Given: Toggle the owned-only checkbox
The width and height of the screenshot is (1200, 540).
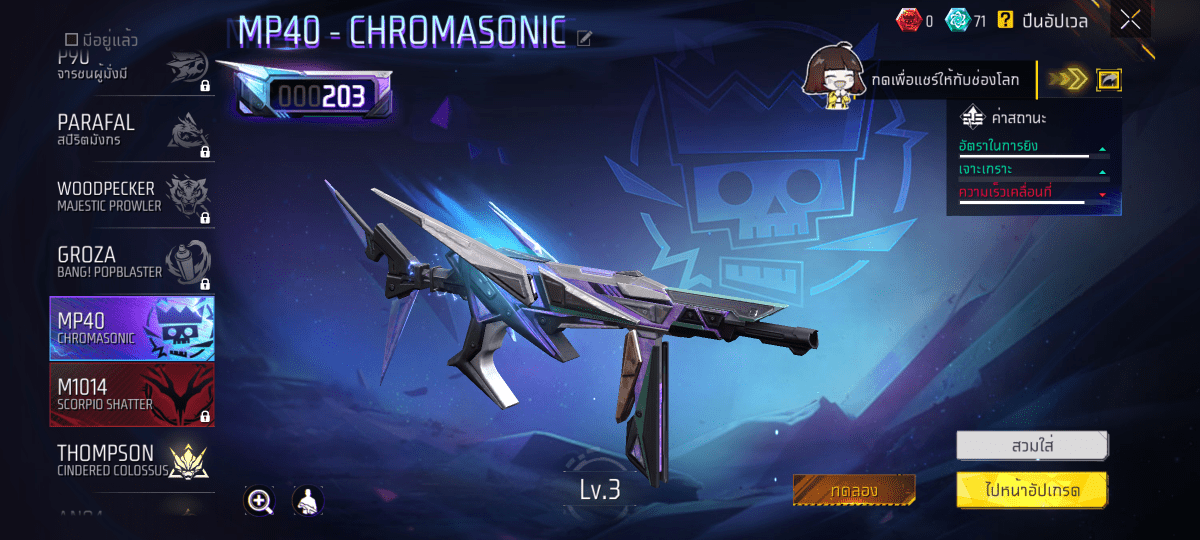Looking at the screenshot, I should (71, 40).
